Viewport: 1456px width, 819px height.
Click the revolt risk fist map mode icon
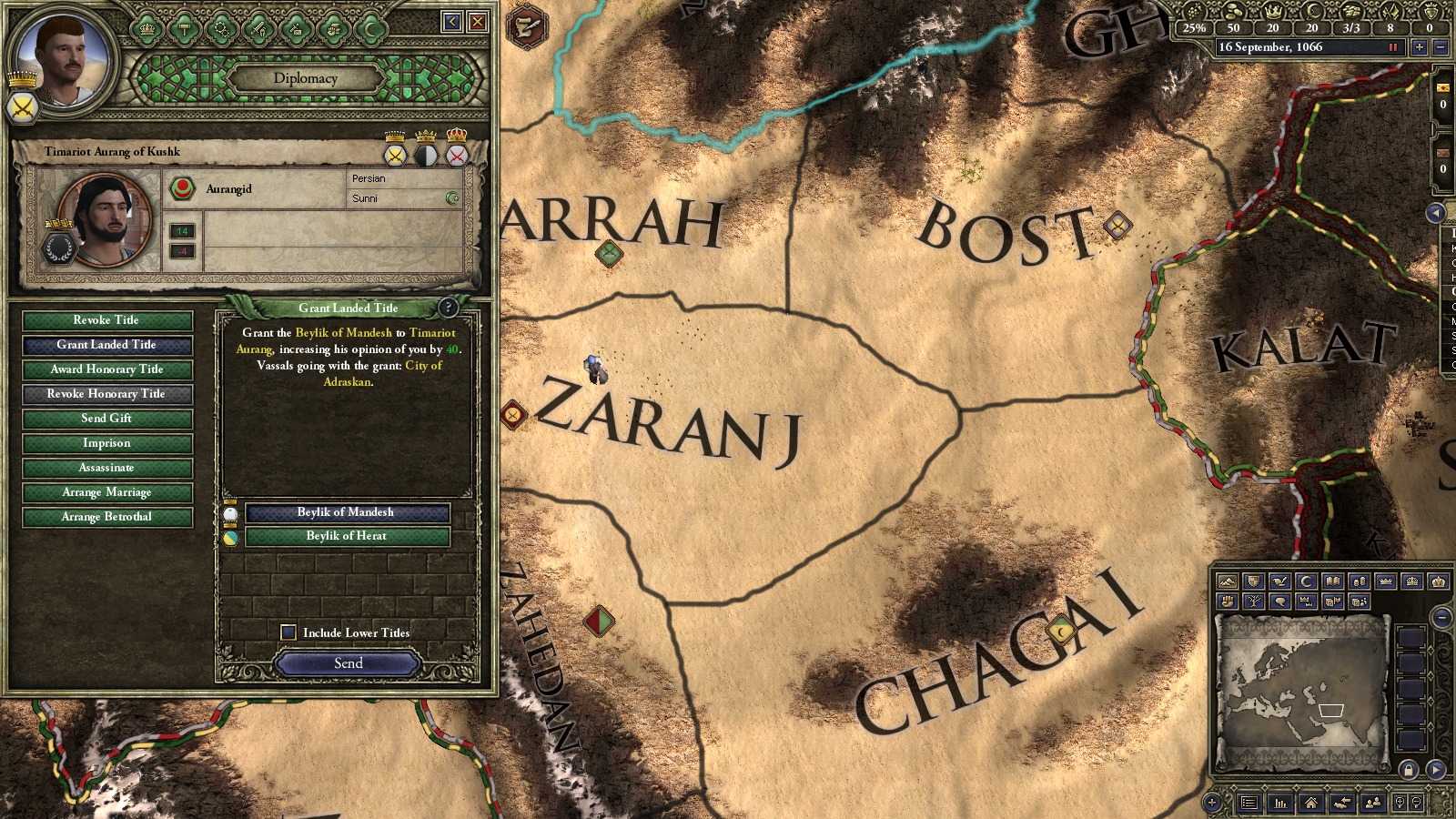[x=1228, y=601]
